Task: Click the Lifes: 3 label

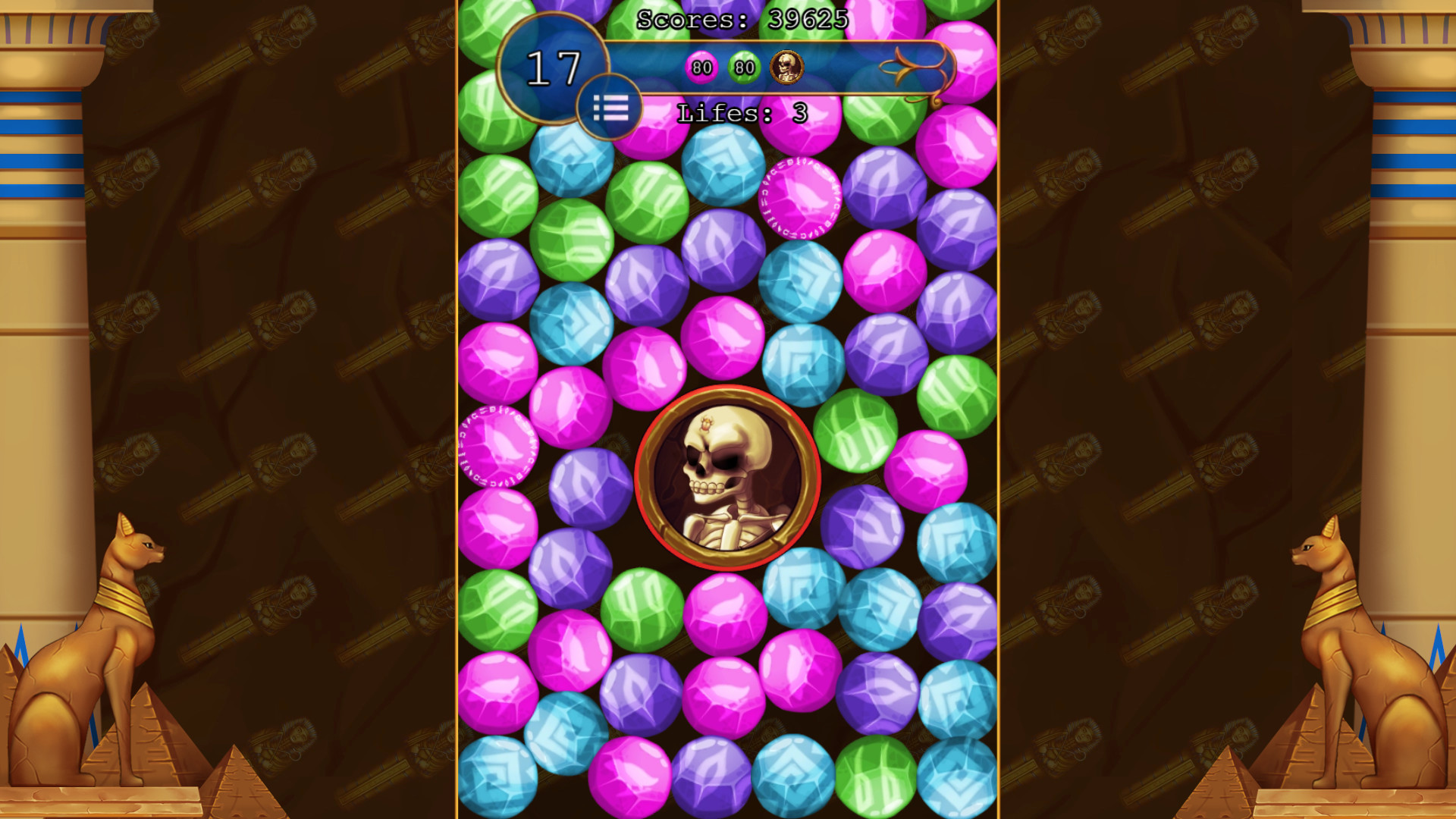Action: (739, 111)
